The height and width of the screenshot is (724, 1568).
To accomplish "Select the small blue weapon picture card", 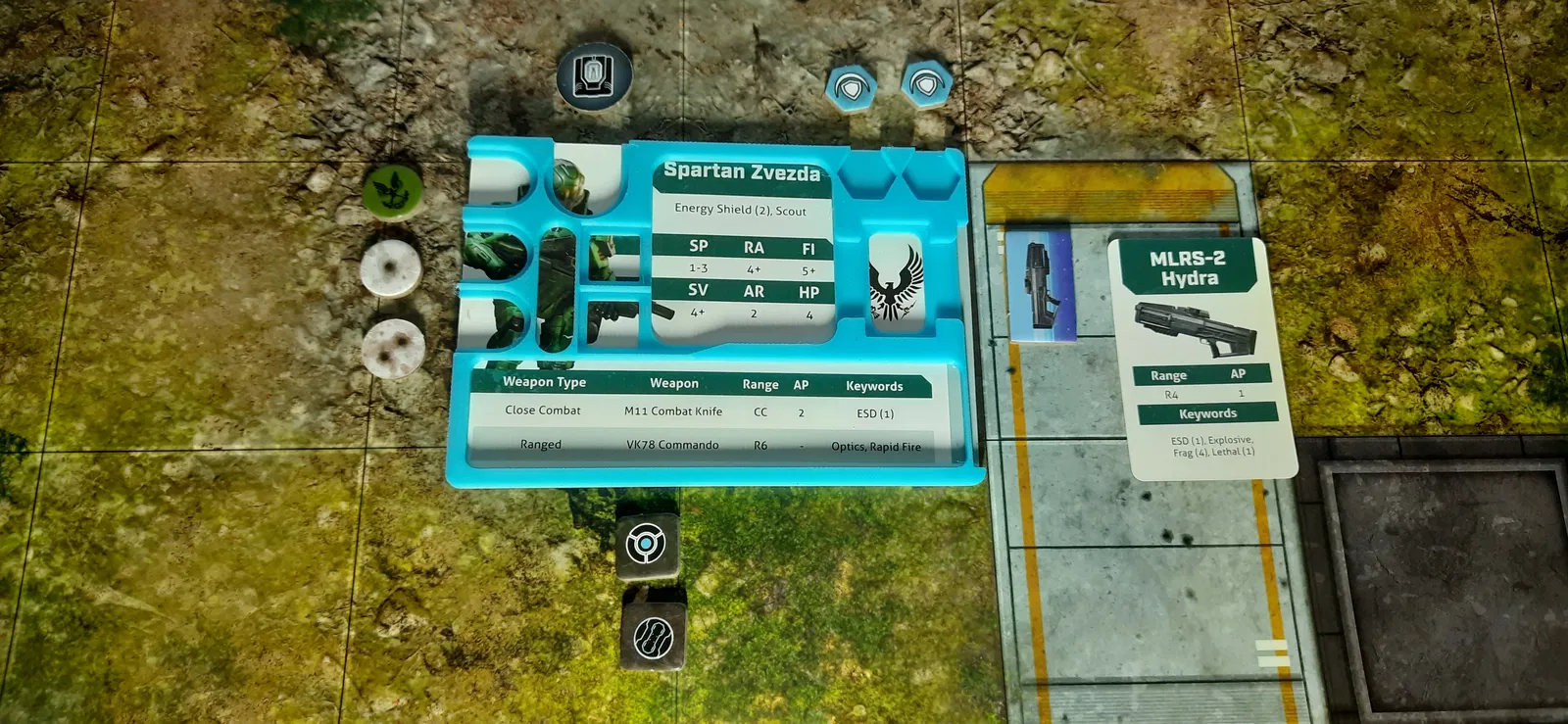I will pyautogui.click(x=1040, y=283).
